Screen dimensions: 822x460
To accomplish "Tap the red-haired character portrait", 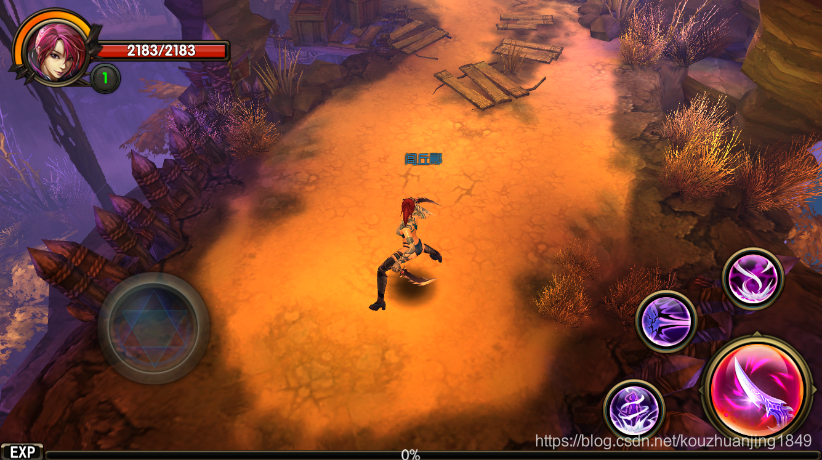I will 47,45.
